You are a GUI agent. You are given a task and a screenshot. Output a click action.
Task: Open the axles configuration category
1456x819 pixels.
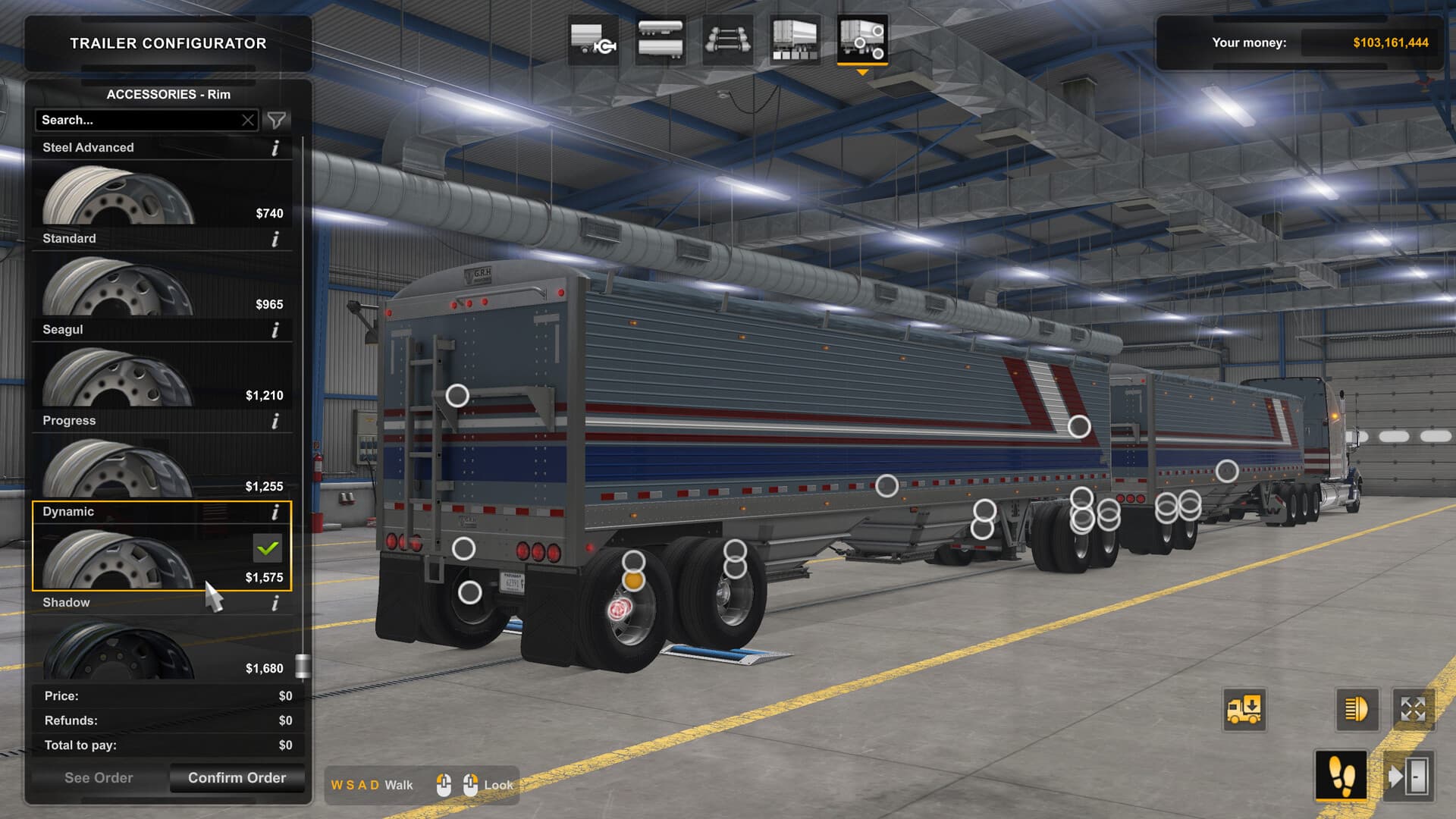pyautogui.click(x=726, y=42)
